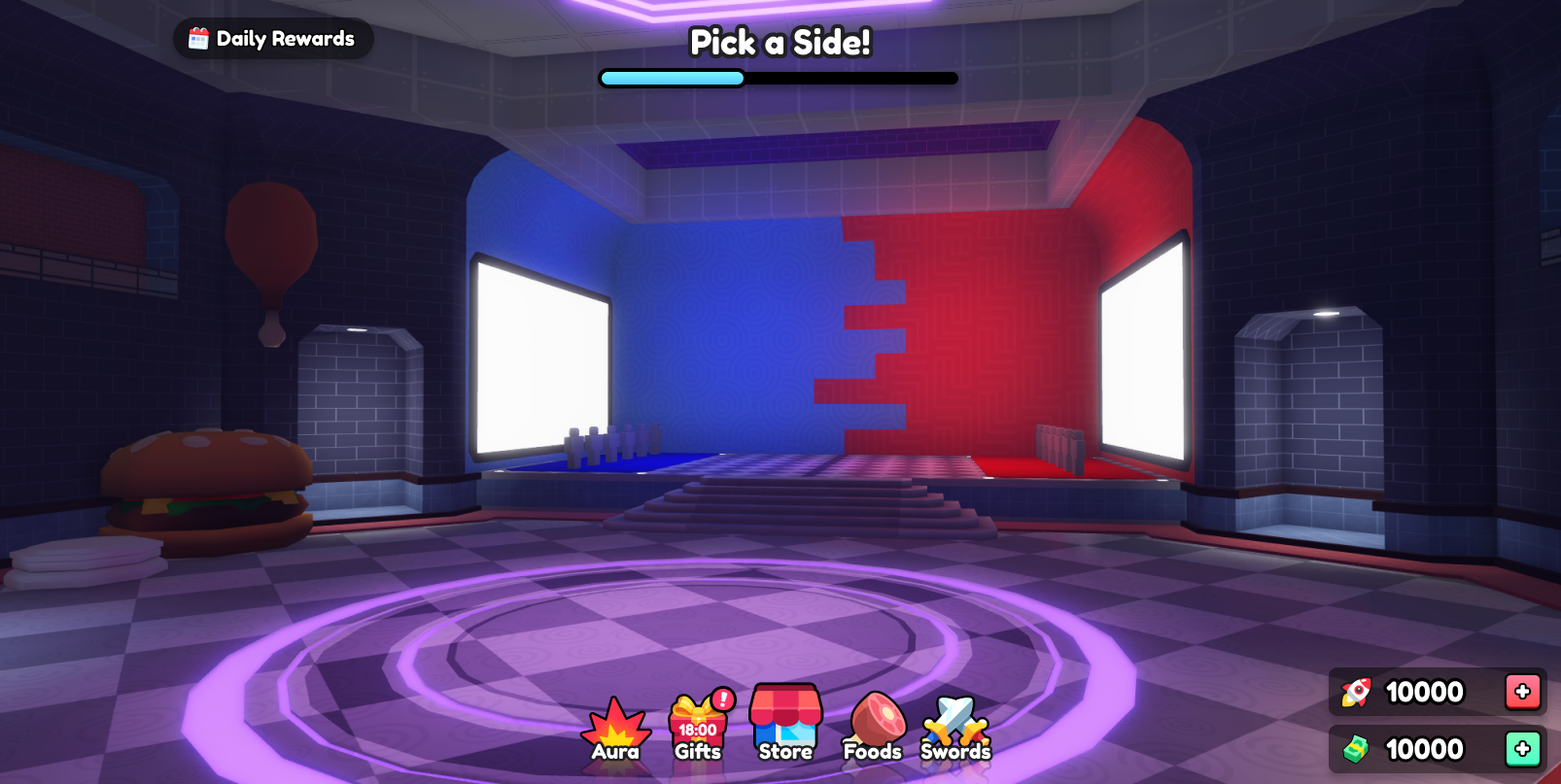This screenshot has width=1561, height=784.
Task: Click the red plus button beside rocket currency
Action: point(1522,692)
